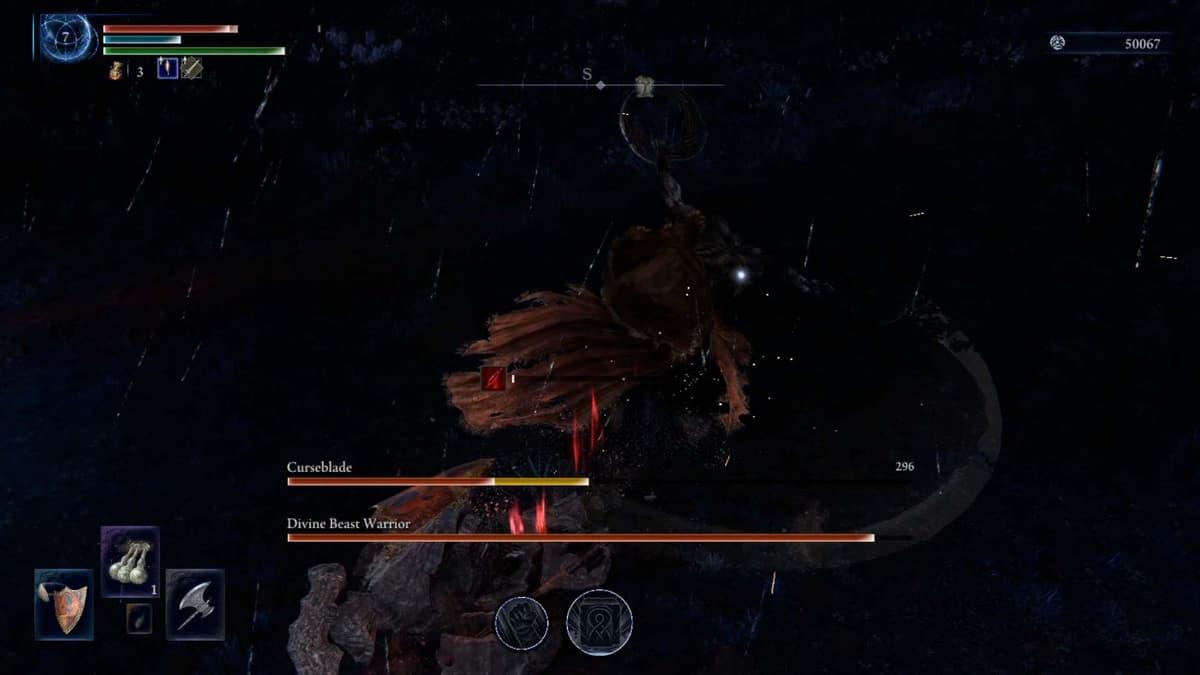Activate the fist character skill icon
This screenshot has height=675, width=1200.
click(522, 623)
